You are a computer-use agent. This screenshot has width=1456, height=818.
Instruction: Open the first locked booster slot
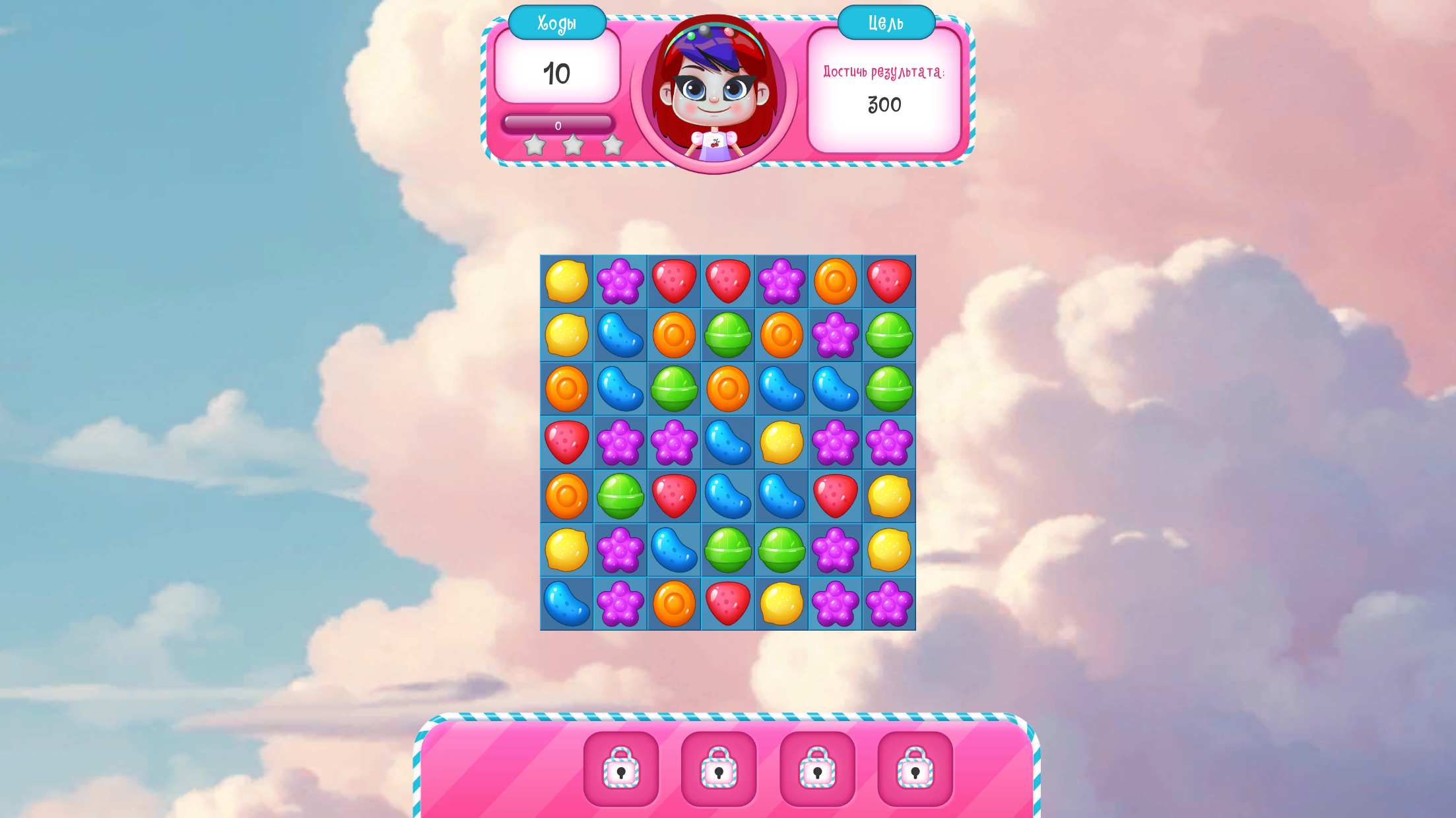pos(620,769)
